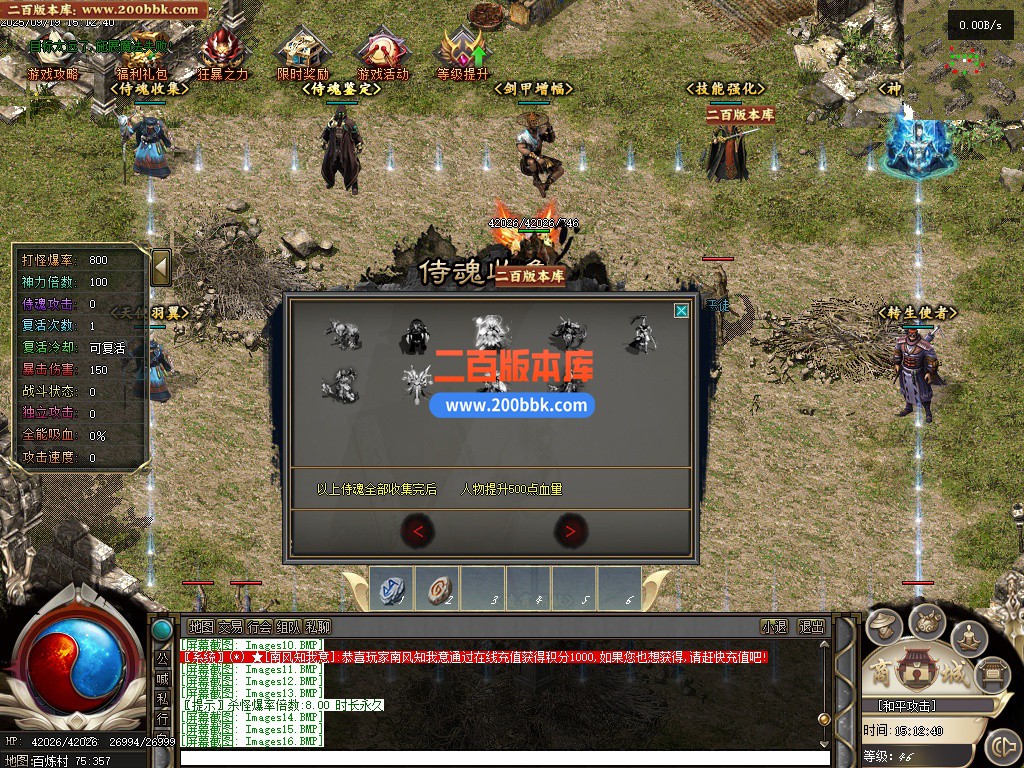Close the 侍魂收集 dialog window
The height and width of the screenshot is (768, 1024).
681,311
